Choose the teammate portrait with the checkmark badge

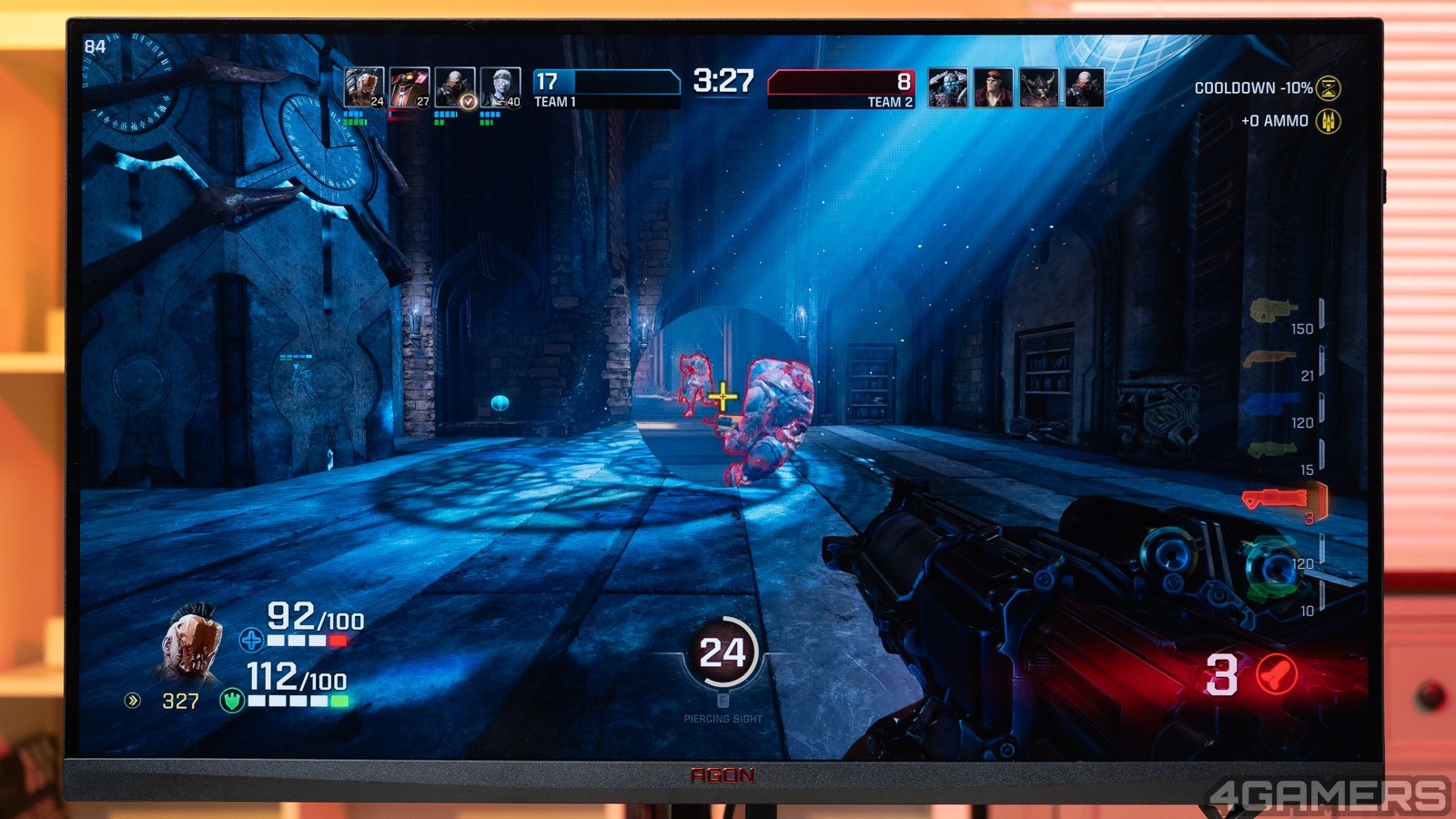point(454,87)
